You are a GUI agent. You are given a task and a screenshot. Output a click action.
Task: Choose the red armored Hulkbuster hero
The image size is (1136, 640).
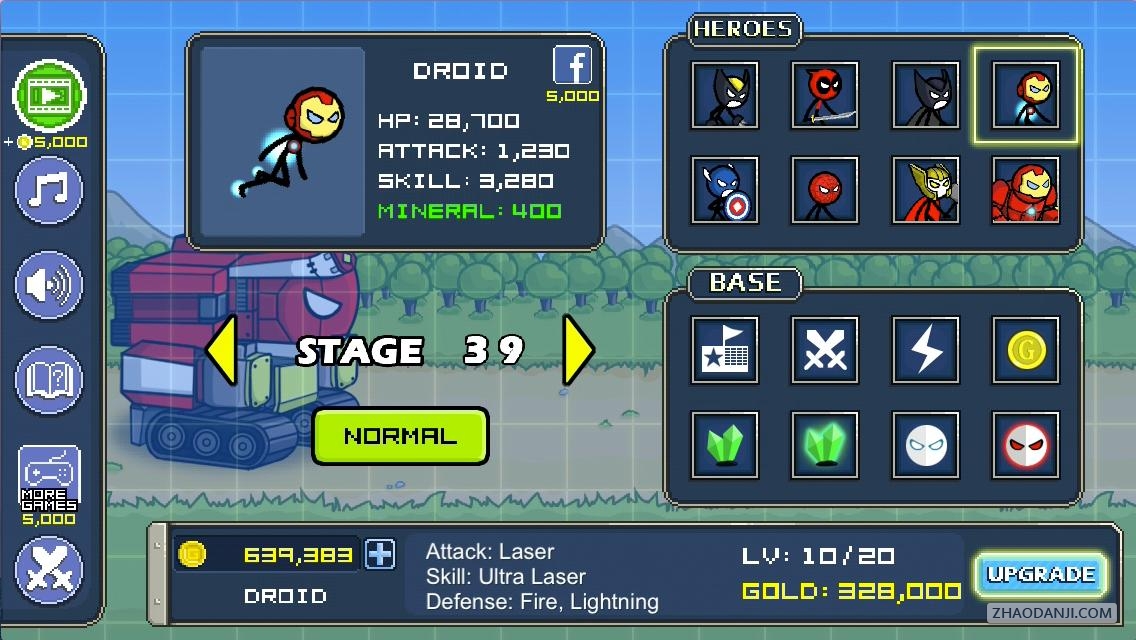1025,188
